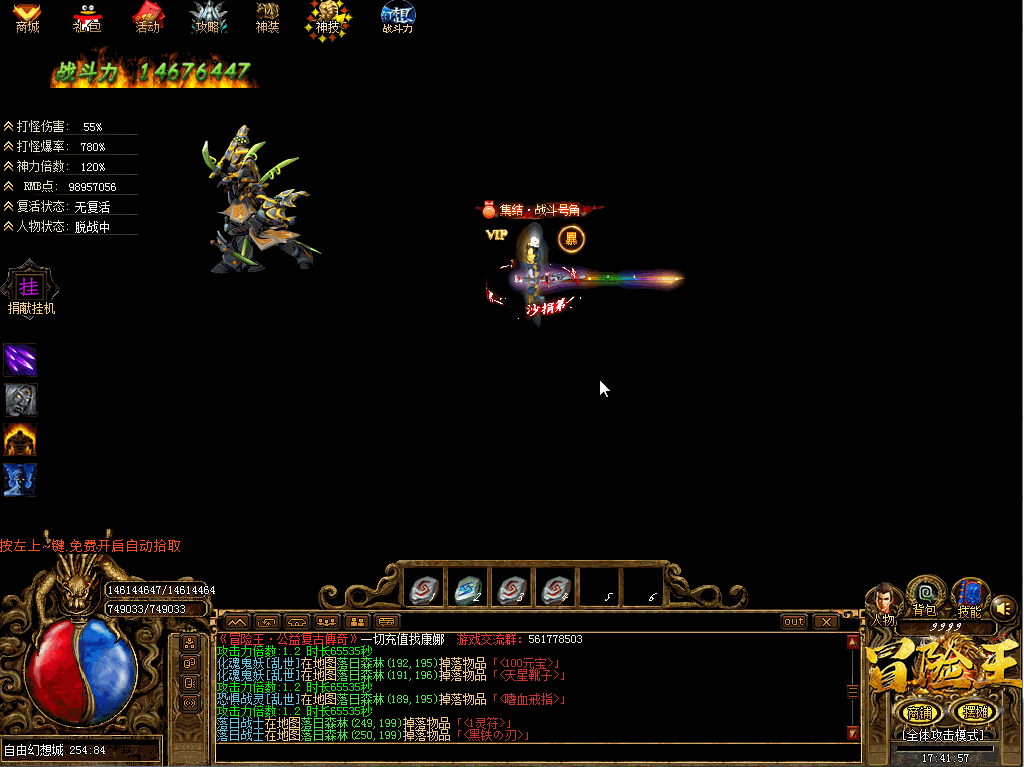Open the 礼包 gift pack icon
This screenshot has height=767, width=1024.
87,17
